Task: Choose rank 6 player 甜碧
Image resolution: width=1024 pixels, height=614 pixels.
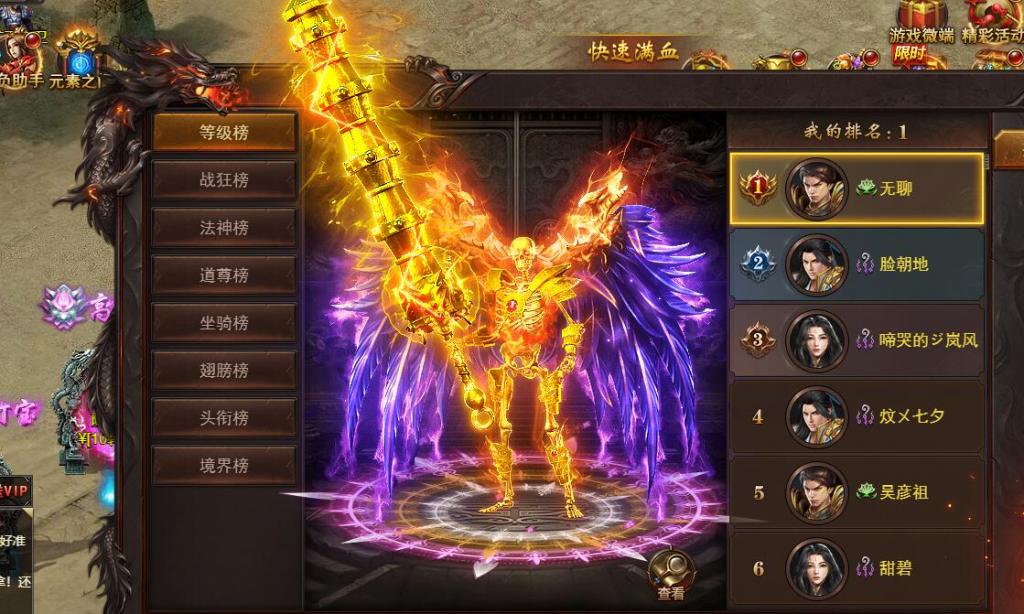Action: point(856,568)
